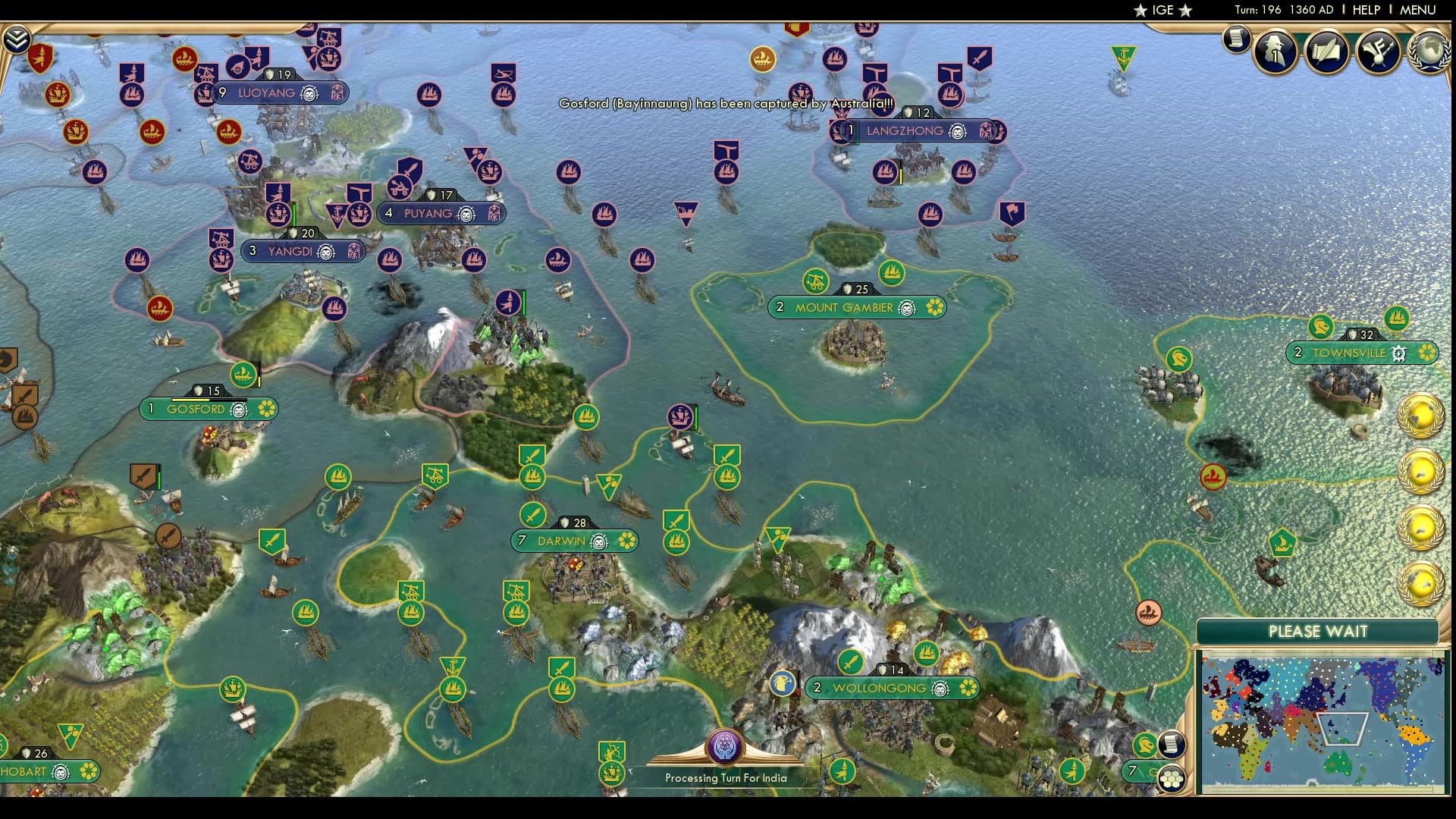Click Townsville's production gear icon
The image size is (1456, 819).
1399,353
